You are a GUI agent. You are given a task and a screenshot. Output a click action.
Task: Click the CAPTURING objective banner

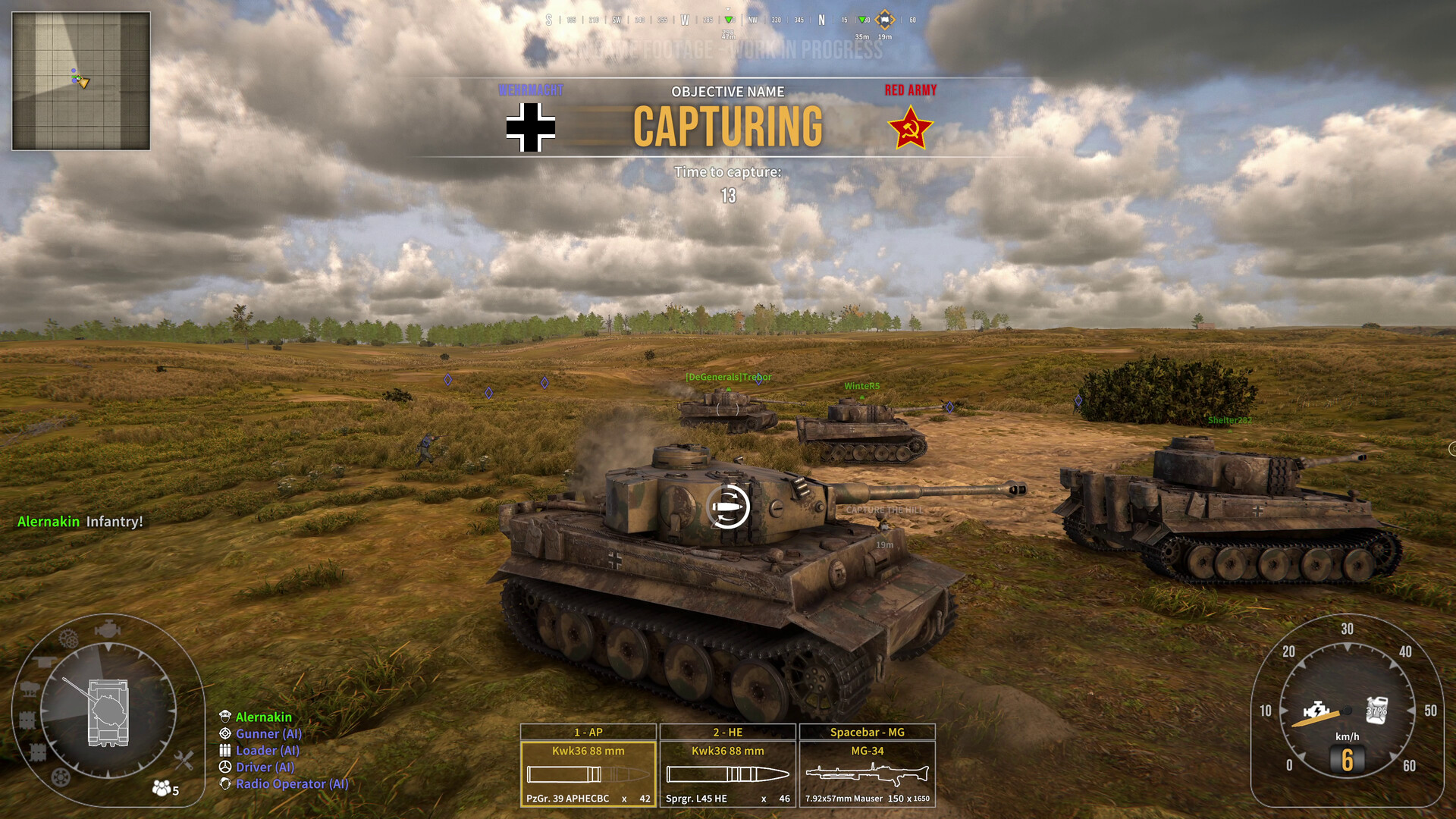tap(728, 125)
